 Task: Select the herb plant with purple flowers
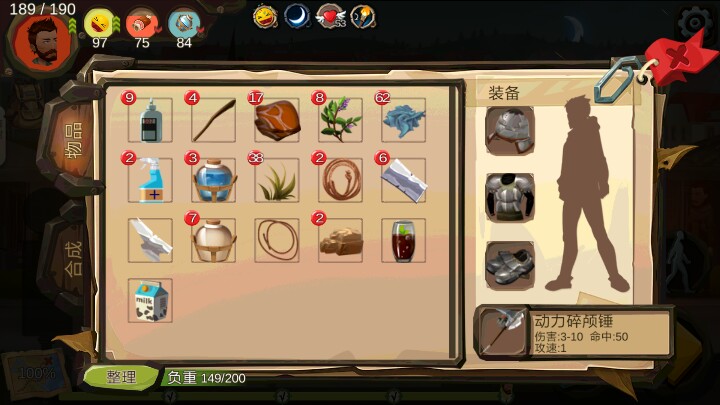click(x=340, y=120)
